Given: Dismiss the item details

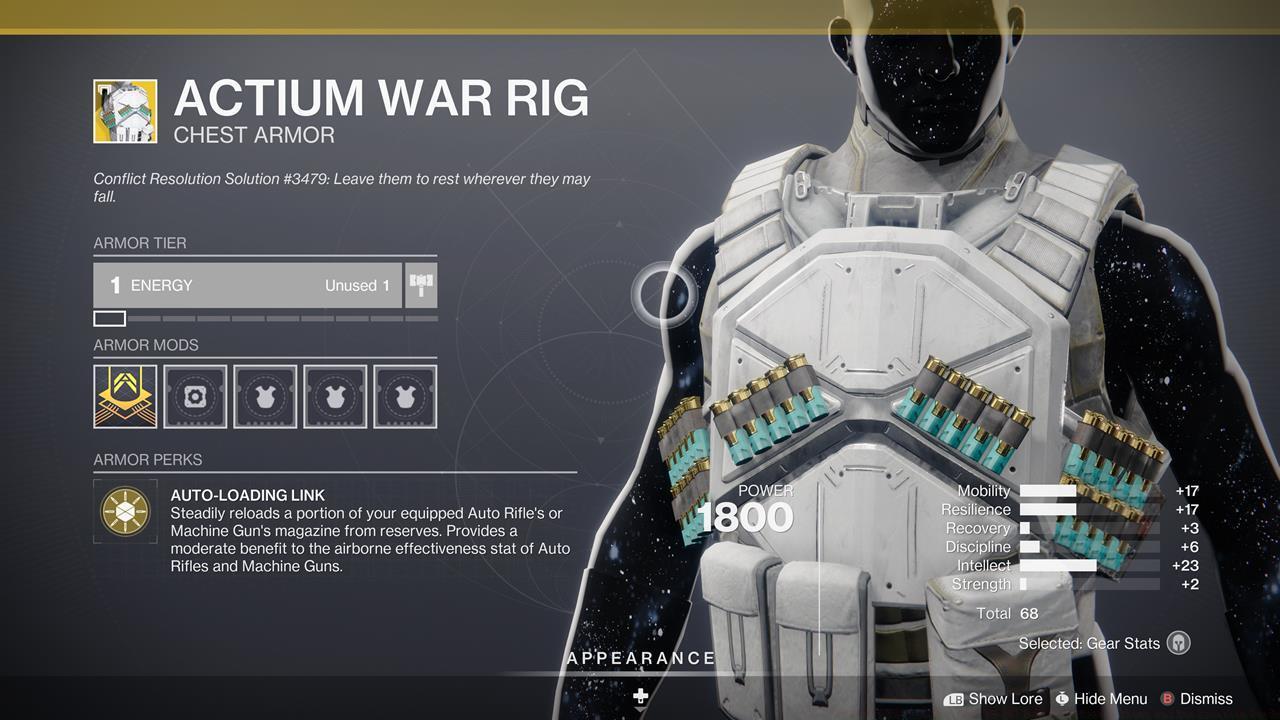Looking at the screenshot, I should 1206,699.
